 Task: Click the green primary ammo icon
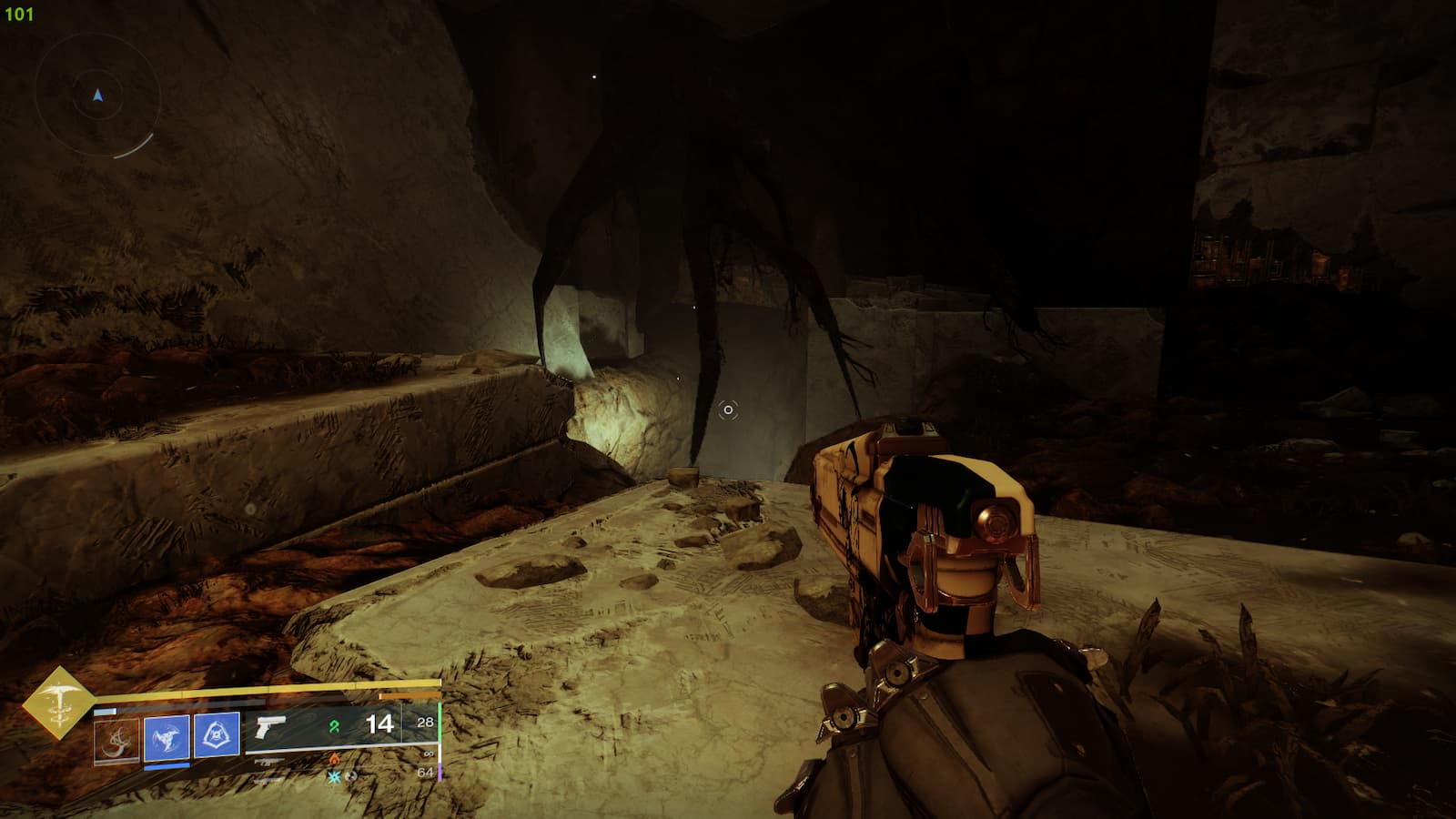[x=334, y=726]
